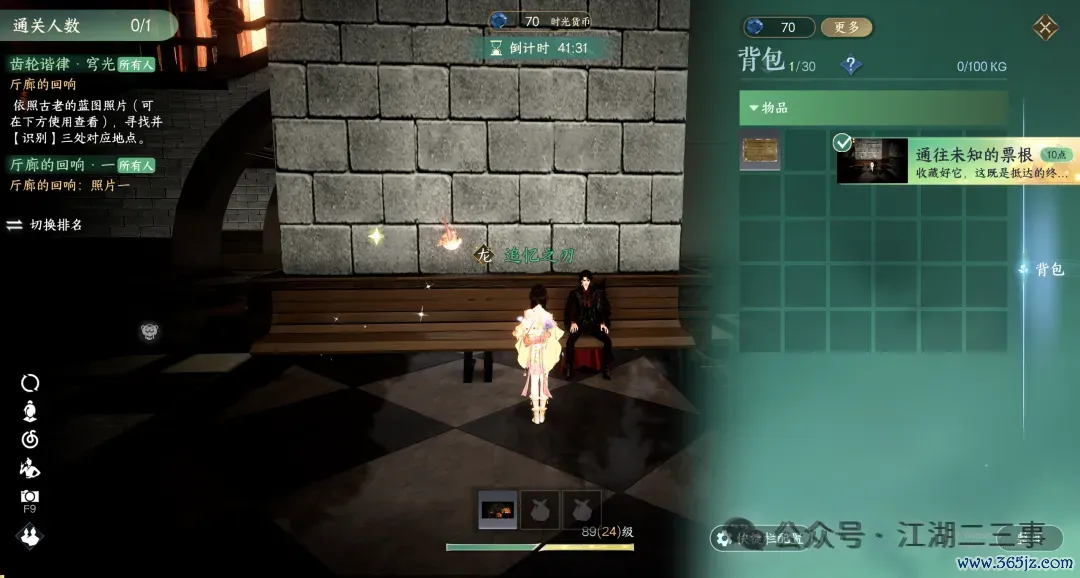Image resolution: width=1080 pixels, height=578 pixels.
Task: Open the 齿轮谐律·穹光 quest tracker entry
Action: coord(62,64)
